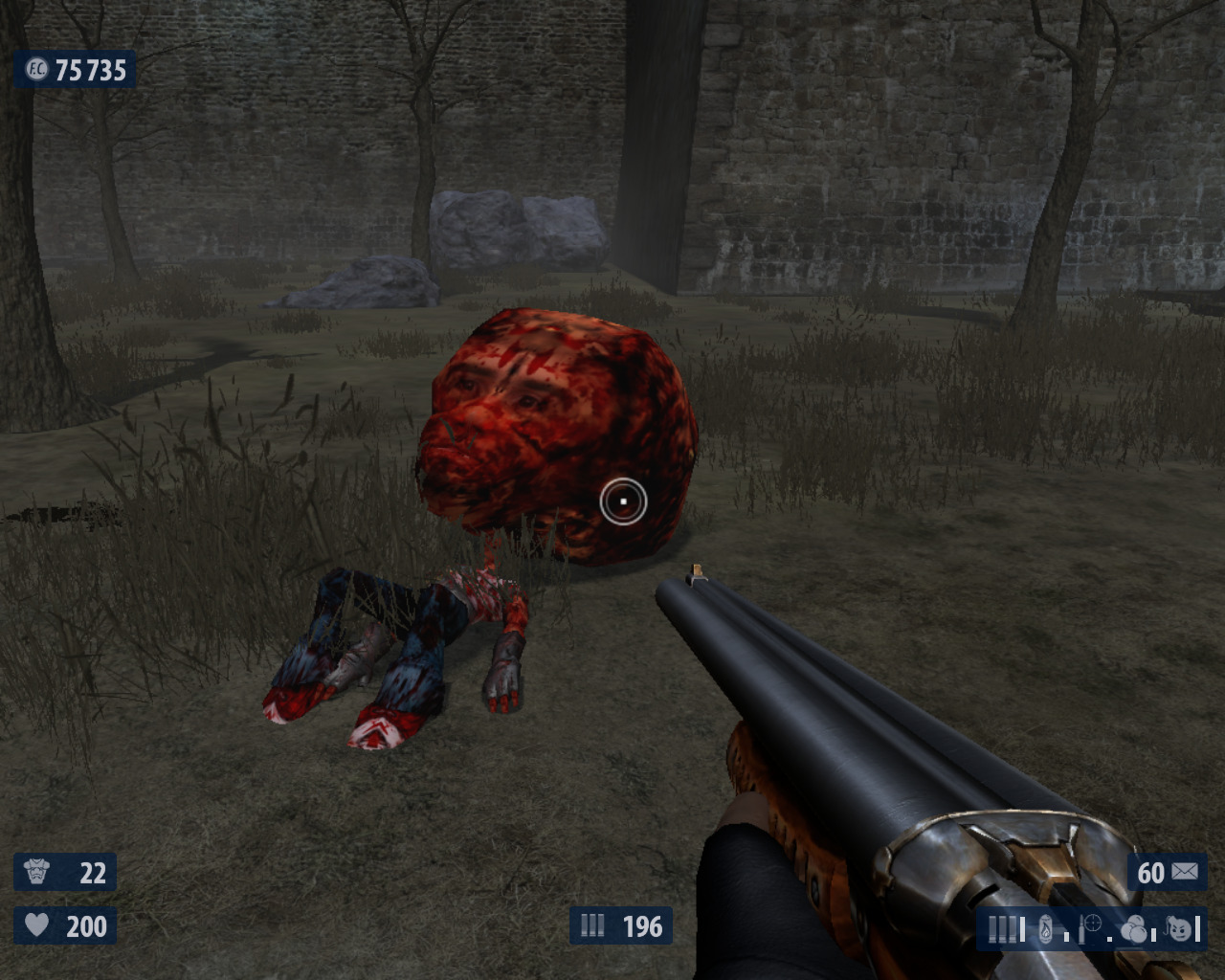Click the angry-face Serious Bomb icon

point(1180,927)
